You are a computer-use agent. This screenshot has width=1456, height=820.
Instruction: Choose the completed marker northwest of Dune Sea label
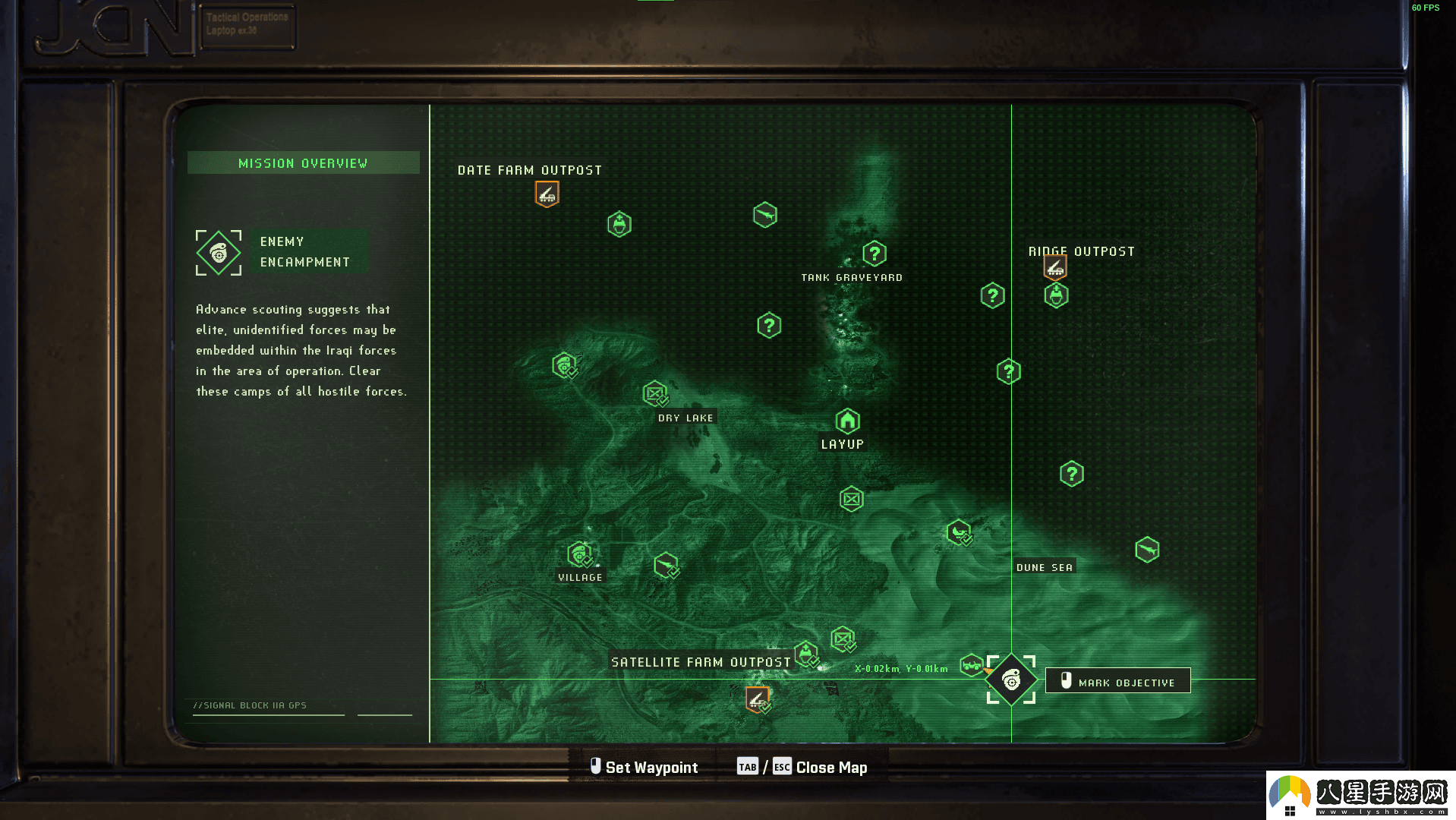(x=959, y=532)
